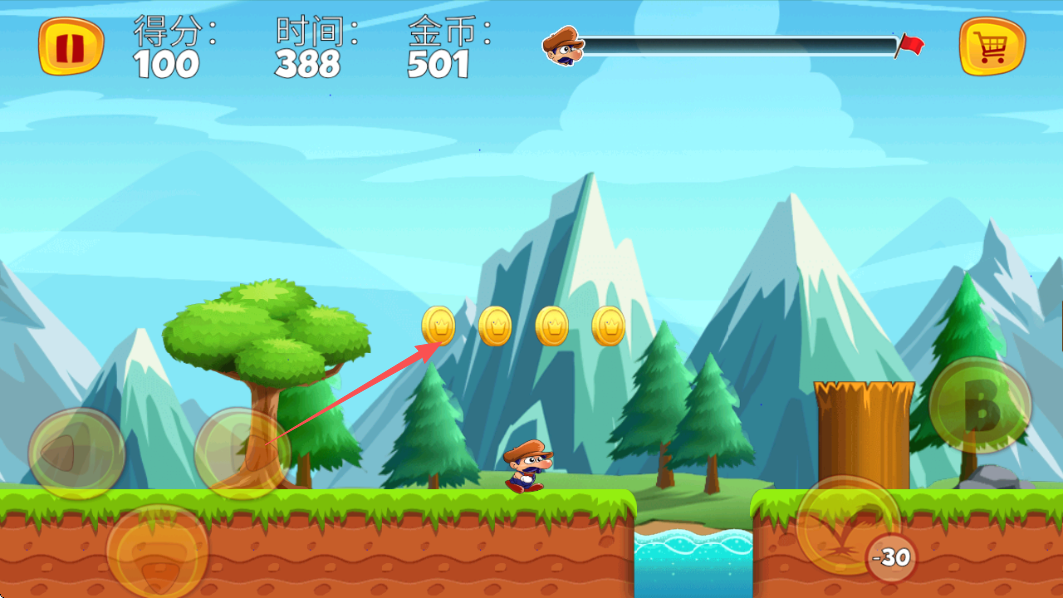Tap the down arrow crouch button
This screenshot has width=1063, height=598.
pyautogui.click(x=157, y=551)
